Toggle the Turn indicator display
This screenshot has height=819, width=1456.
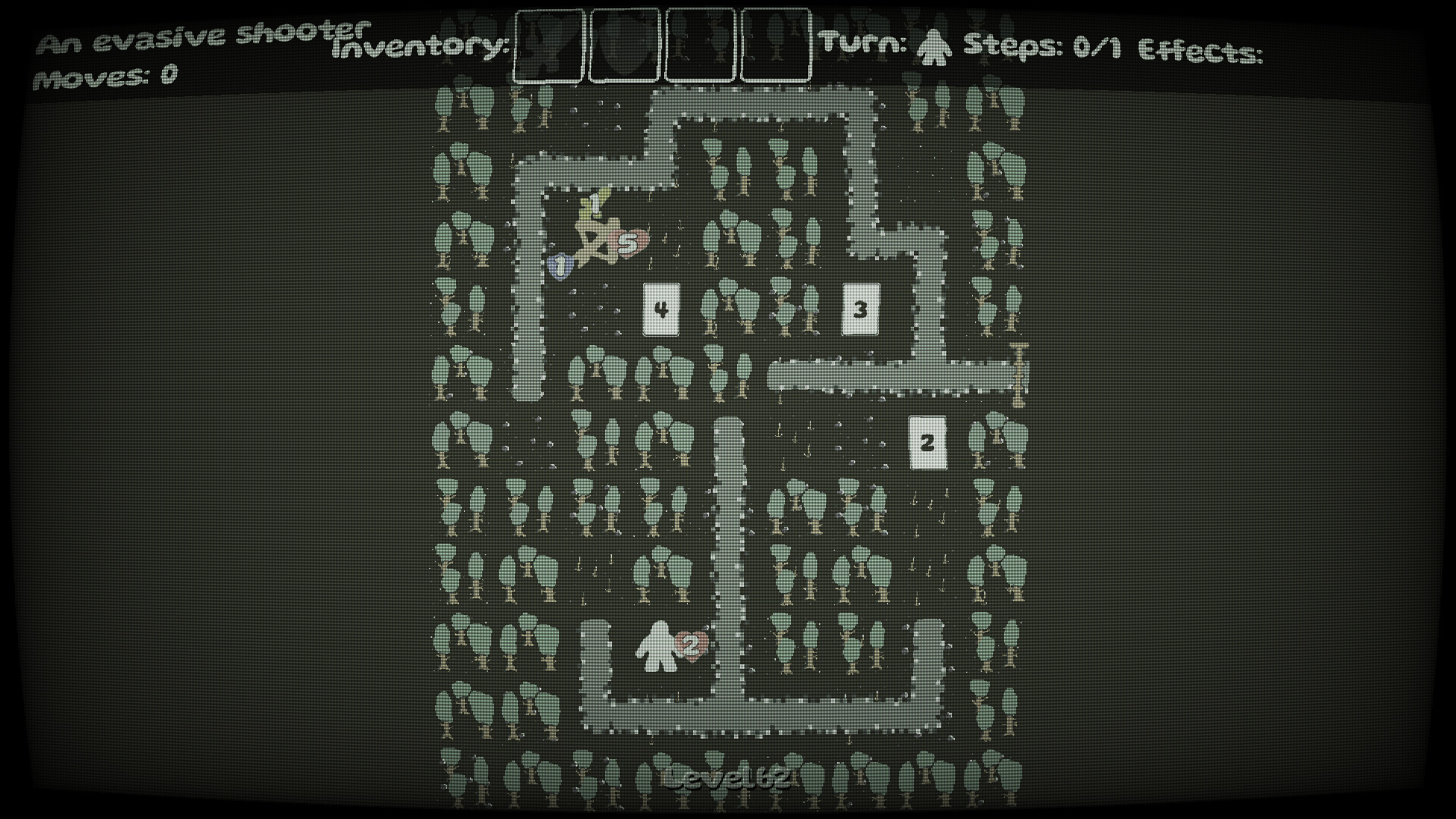point(864,43)
